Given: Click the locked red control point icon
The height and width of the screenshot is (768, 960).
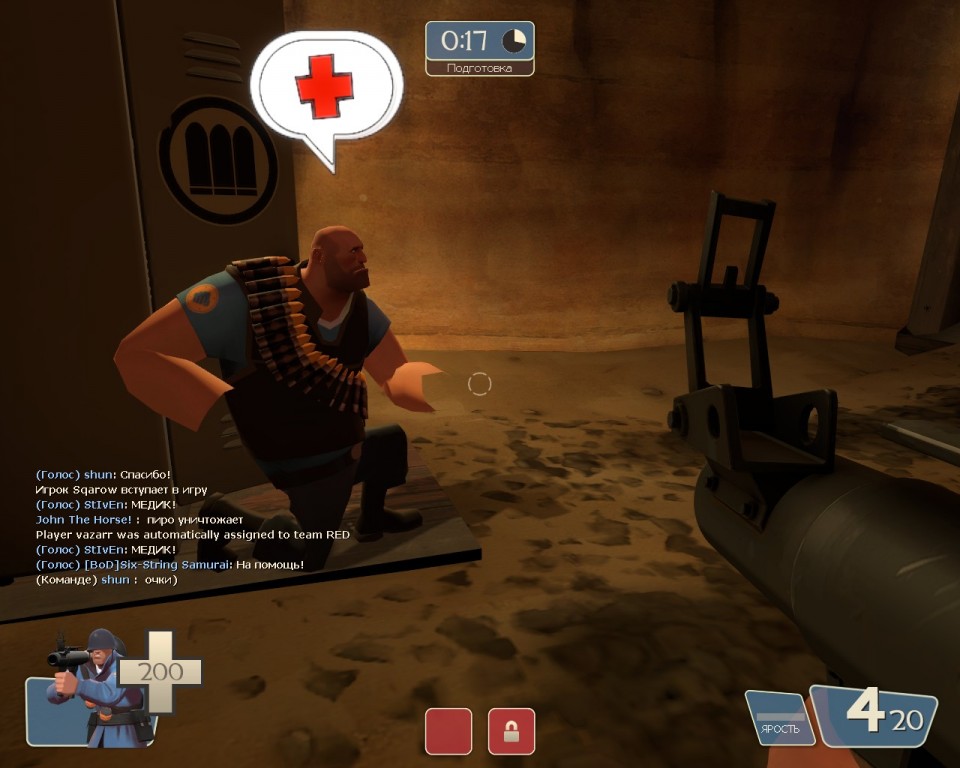Looking at the screenshot, I should pyautogui.click(x=511, y=731).
